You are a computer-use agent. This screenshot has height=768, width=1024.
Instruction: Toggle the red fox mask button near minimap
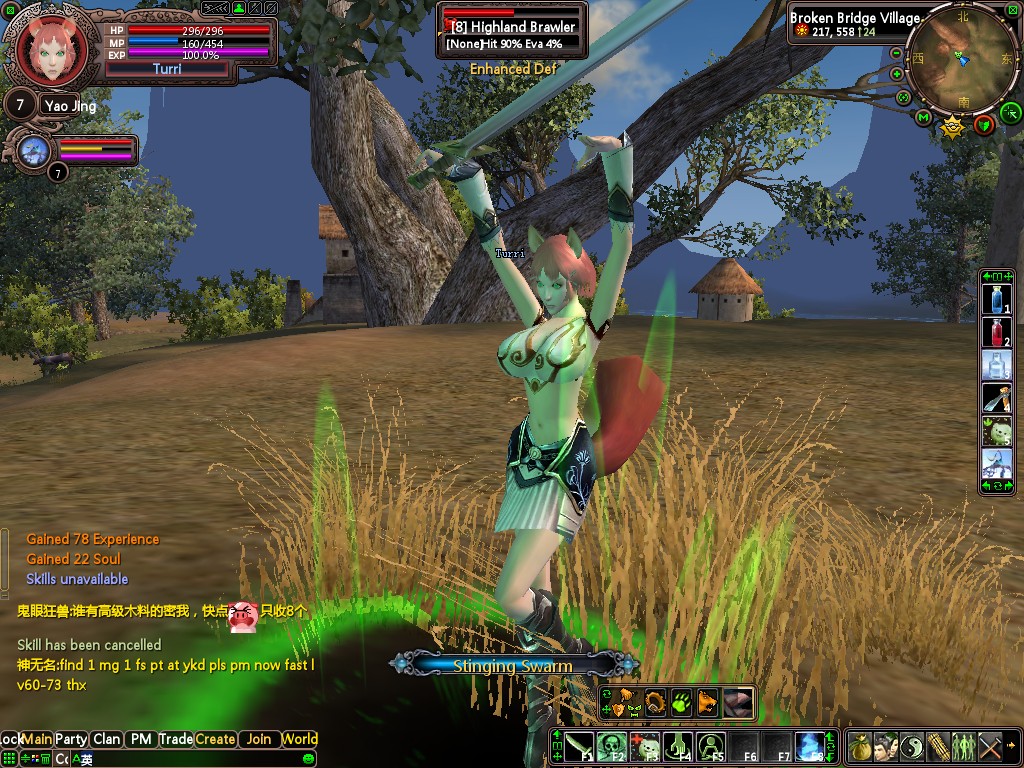pyautogui.click(x=984, y=125)
